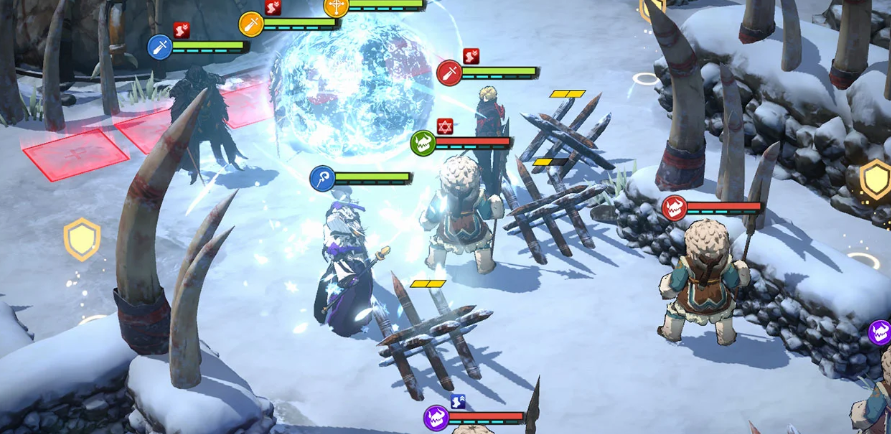
Task: Target the green enemy marker
Action: tap(423, 143)
